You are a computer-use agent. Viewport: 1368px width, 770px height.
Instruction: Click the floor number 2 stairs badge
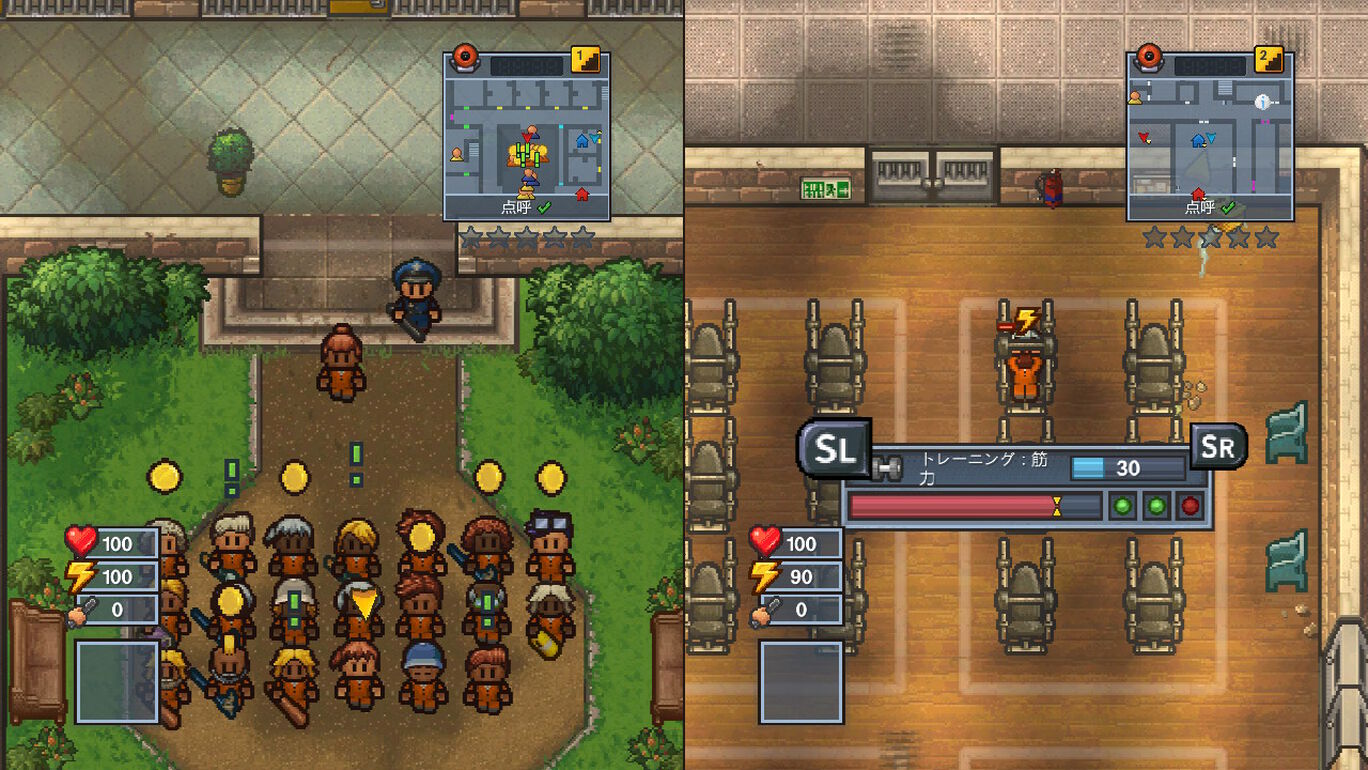(1268, 59)
